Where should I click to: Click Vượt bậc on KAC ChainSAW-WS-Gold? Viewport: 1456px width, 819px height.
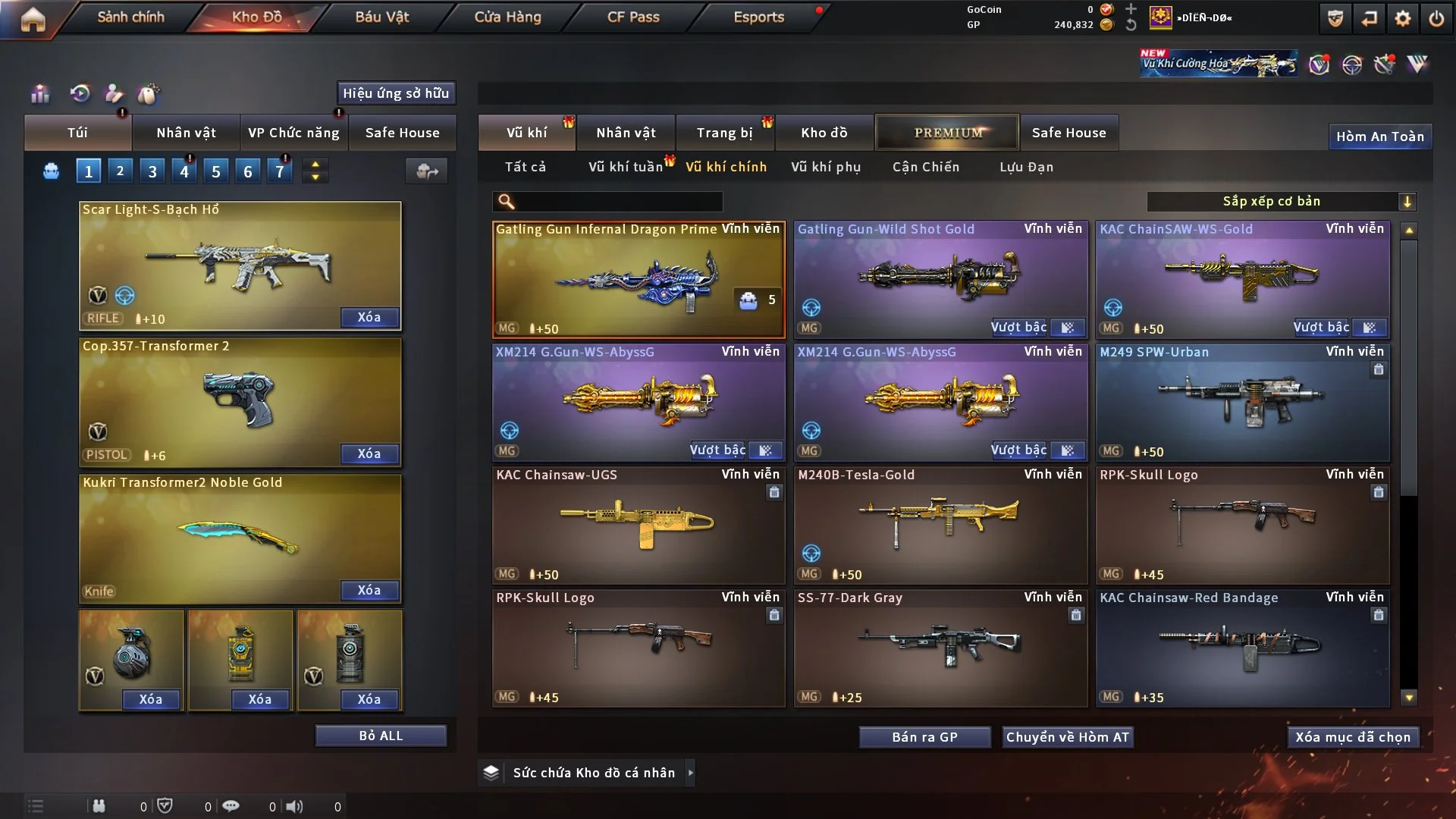click(1321, 328)
